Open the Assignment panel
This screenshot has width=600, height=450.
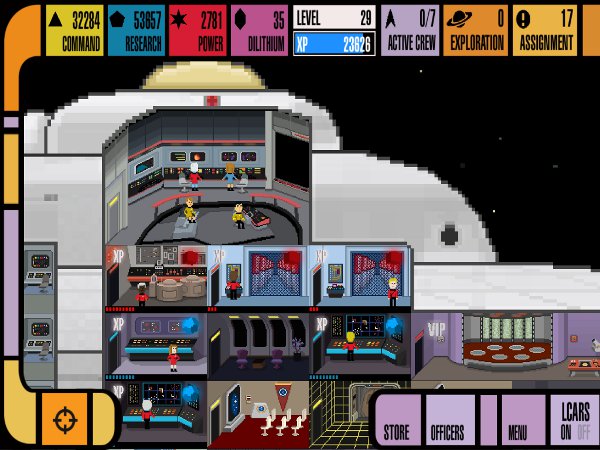pyautogui.click(x=546, y=30)
